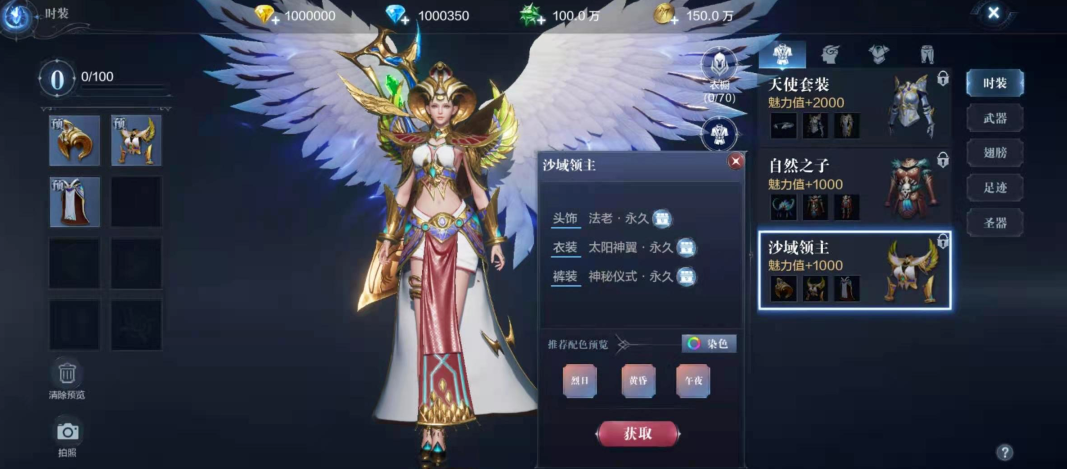Image resolution: width=1067 pixels, height=469 pixels.
Task: Select the preview golden helmet slot
Action: pyautogui.click(x=75, y=140)
